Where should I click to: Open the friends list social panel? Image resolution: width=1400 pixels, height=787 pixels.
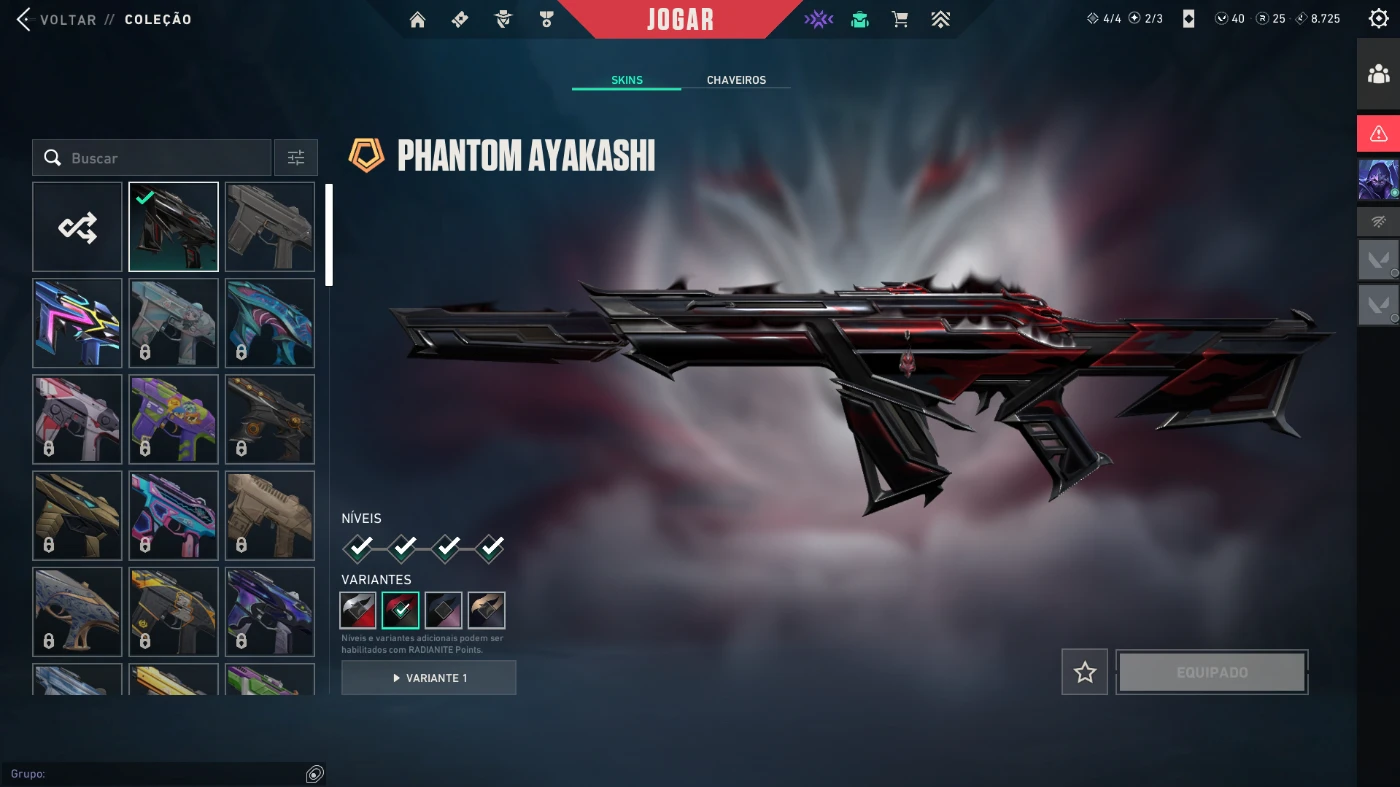tap(1378, 74)
